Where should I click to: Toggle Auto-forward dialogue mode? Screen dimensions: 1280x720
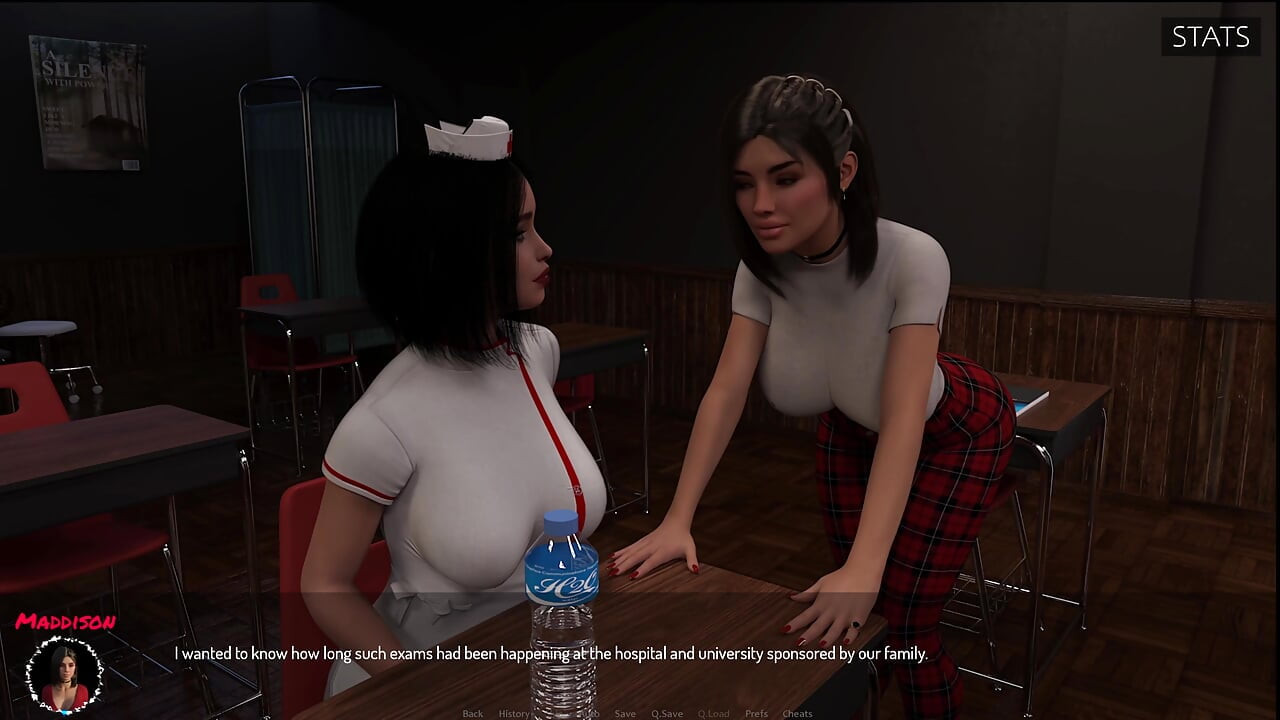click(x=592, y=713)
